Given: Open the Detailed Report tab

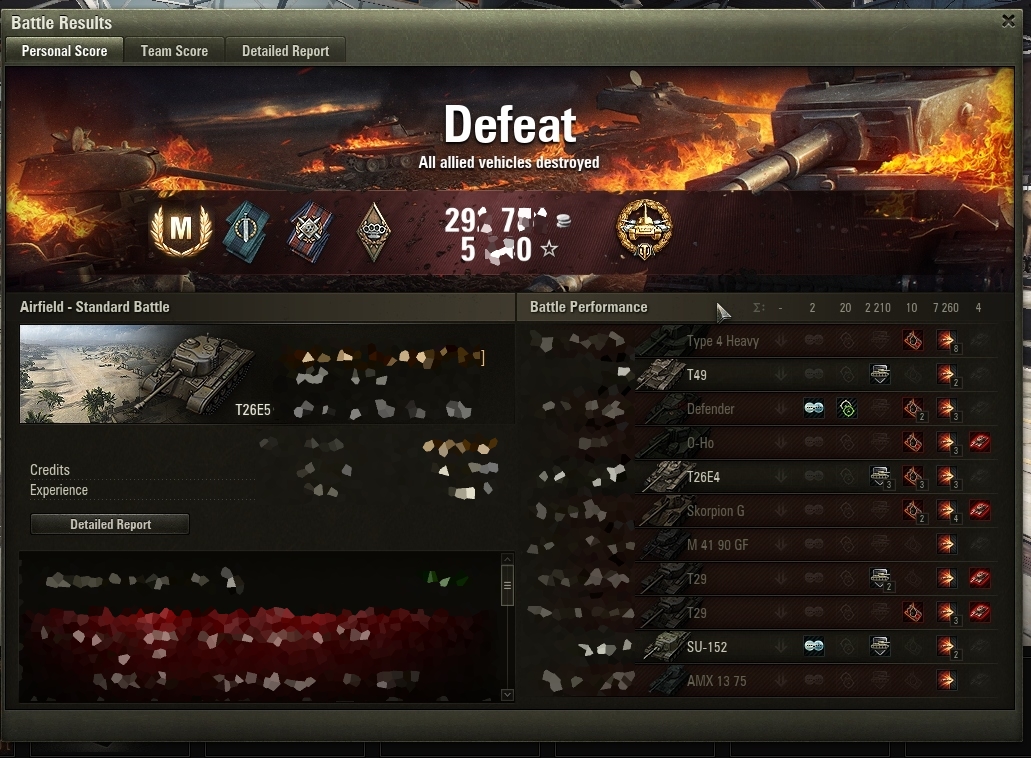Looking at the screenshot, I should tap(285, 51).
